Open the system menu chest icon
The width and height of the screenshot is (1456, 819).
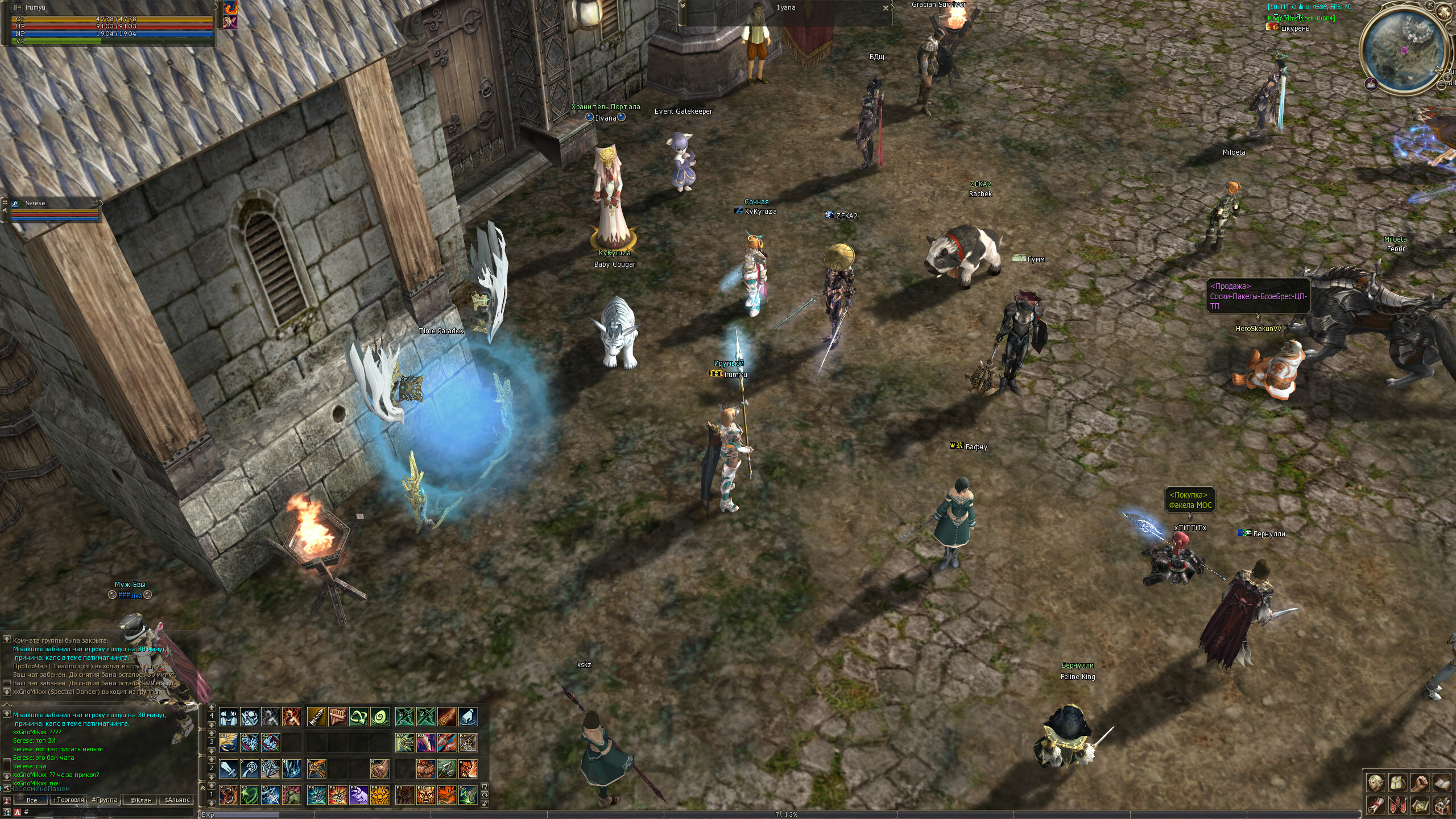[x=1442, y=805]
